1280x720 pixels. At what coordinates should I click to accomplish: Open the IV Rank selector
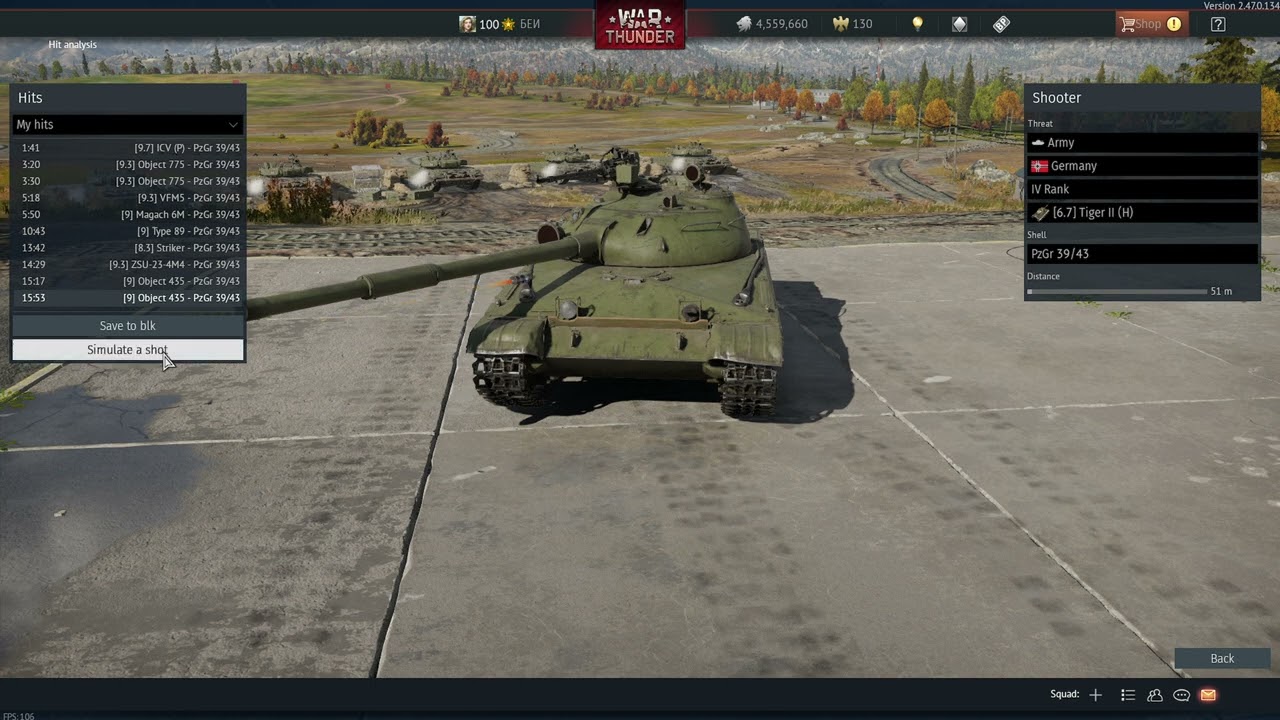(1142, 189)
